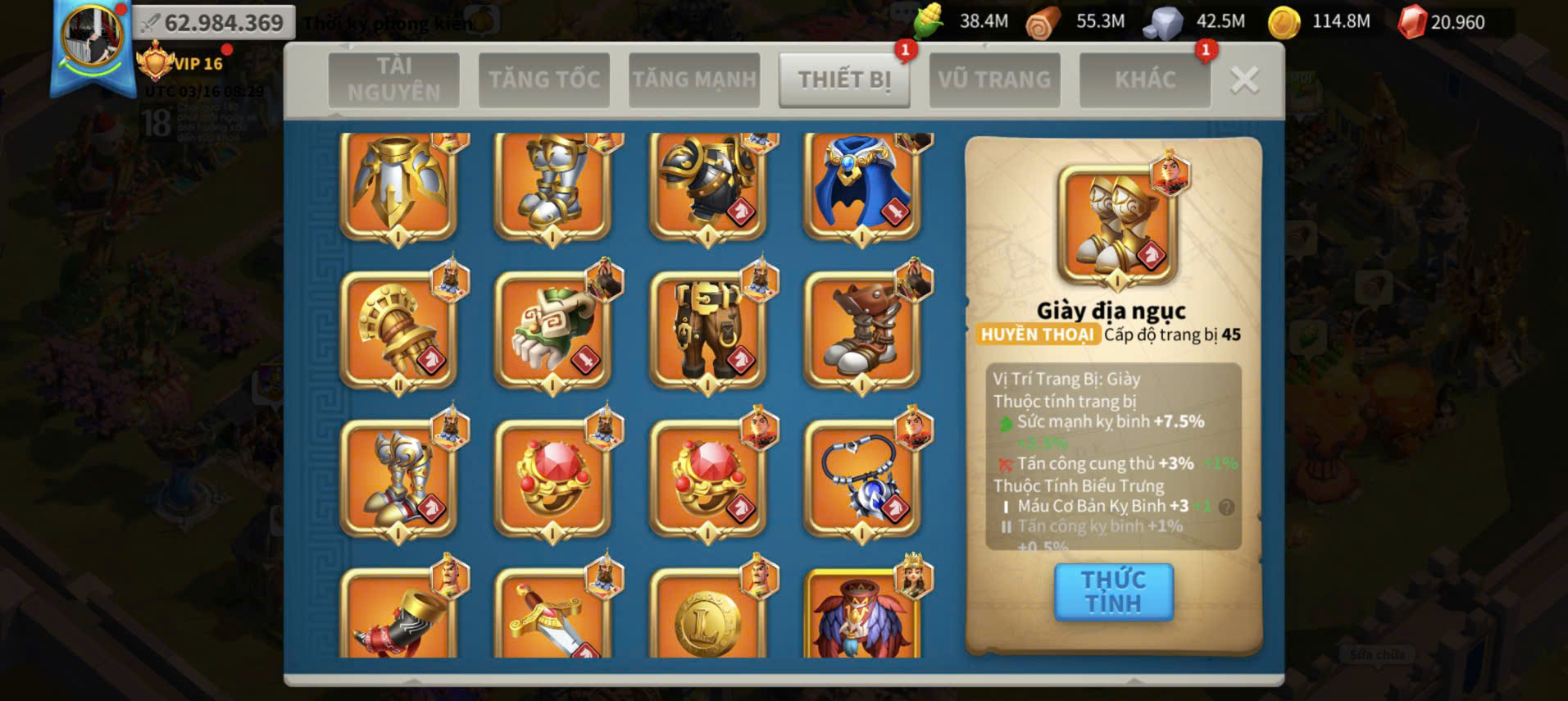Open the Khác tab

[1144, 80]
